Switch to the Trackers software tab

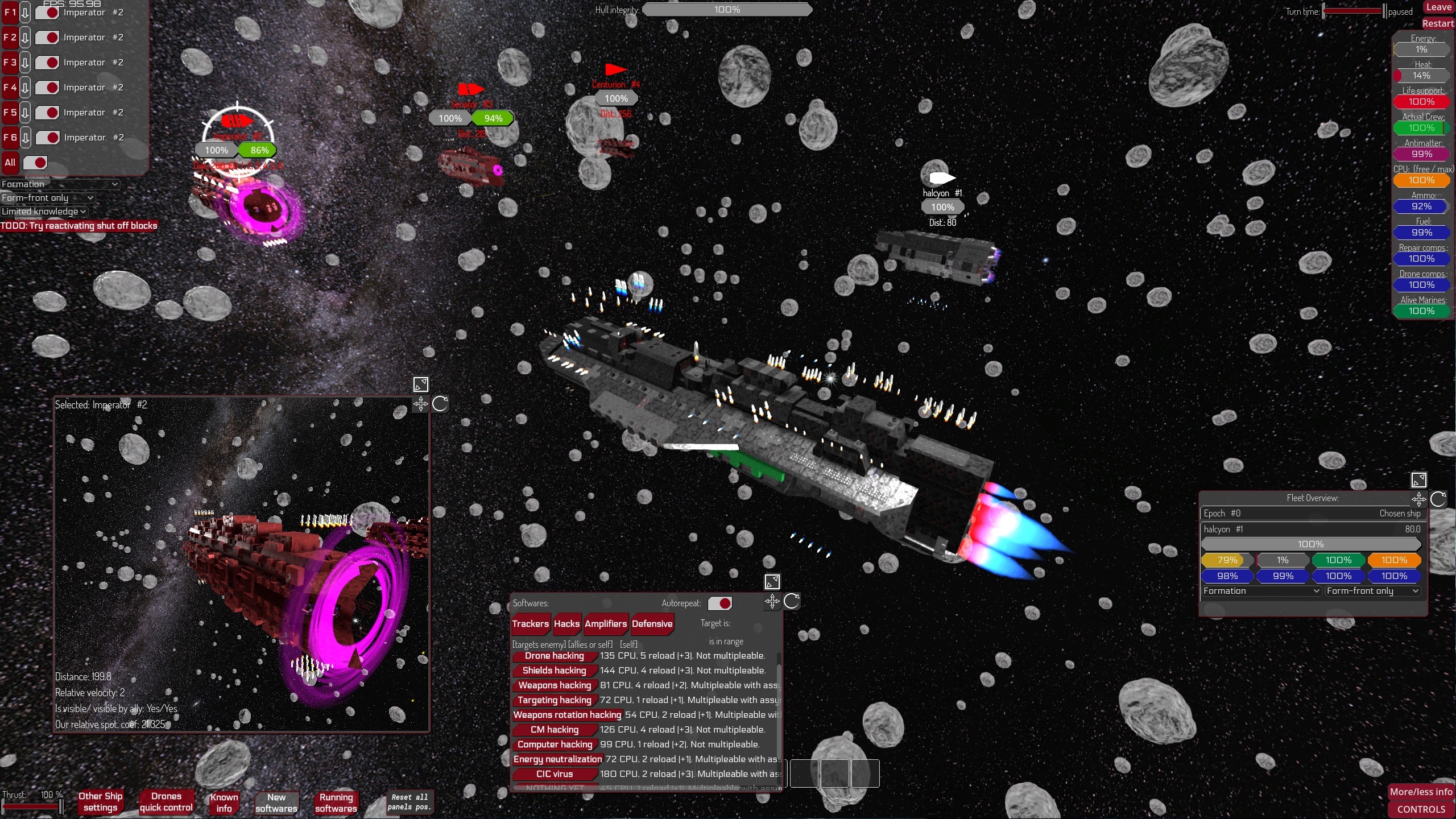pyautogui.click(x=530, y=624)
